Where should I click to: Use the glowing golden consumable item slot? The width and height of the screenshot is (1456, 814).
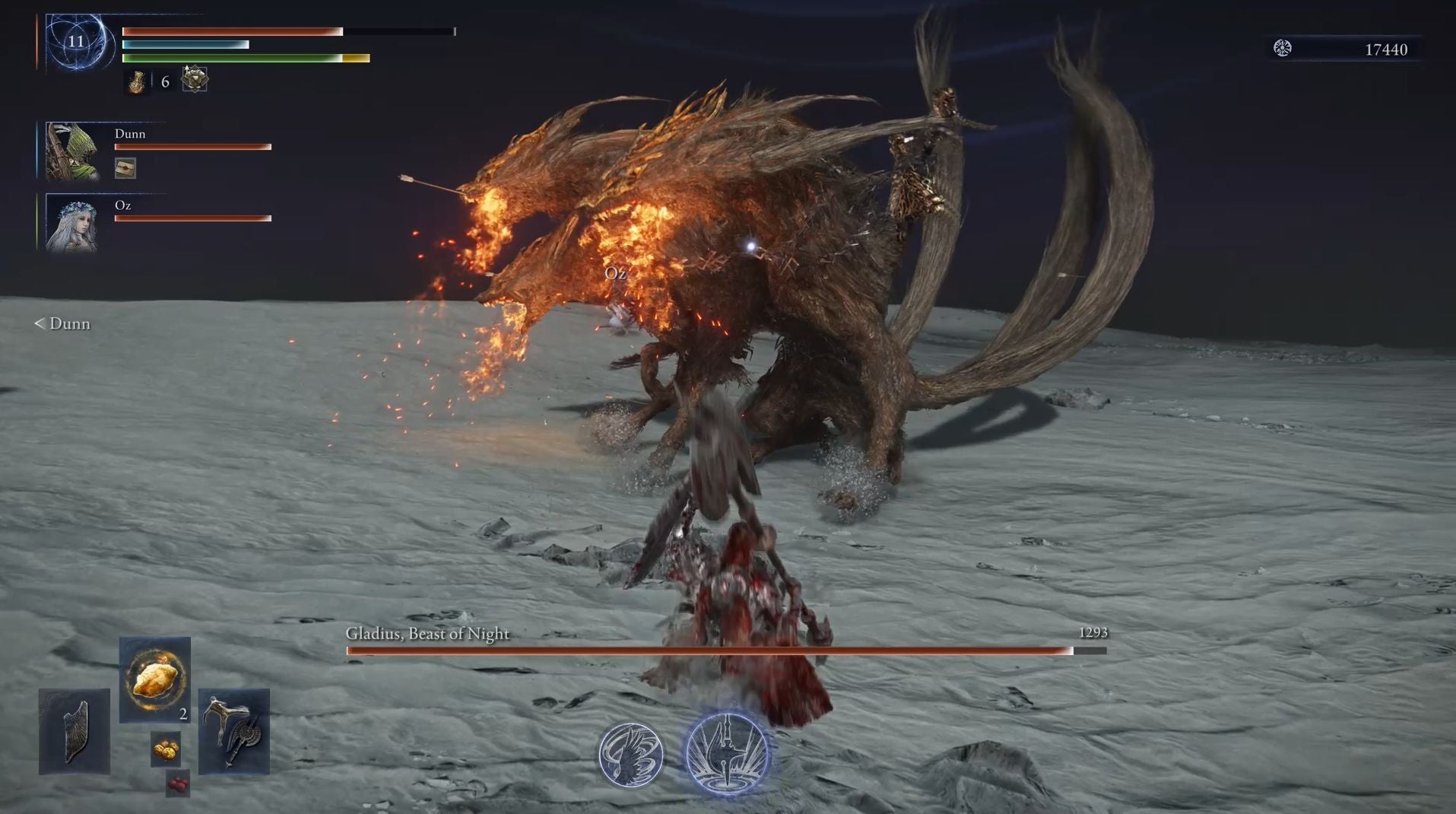click(x=155, y=679)
